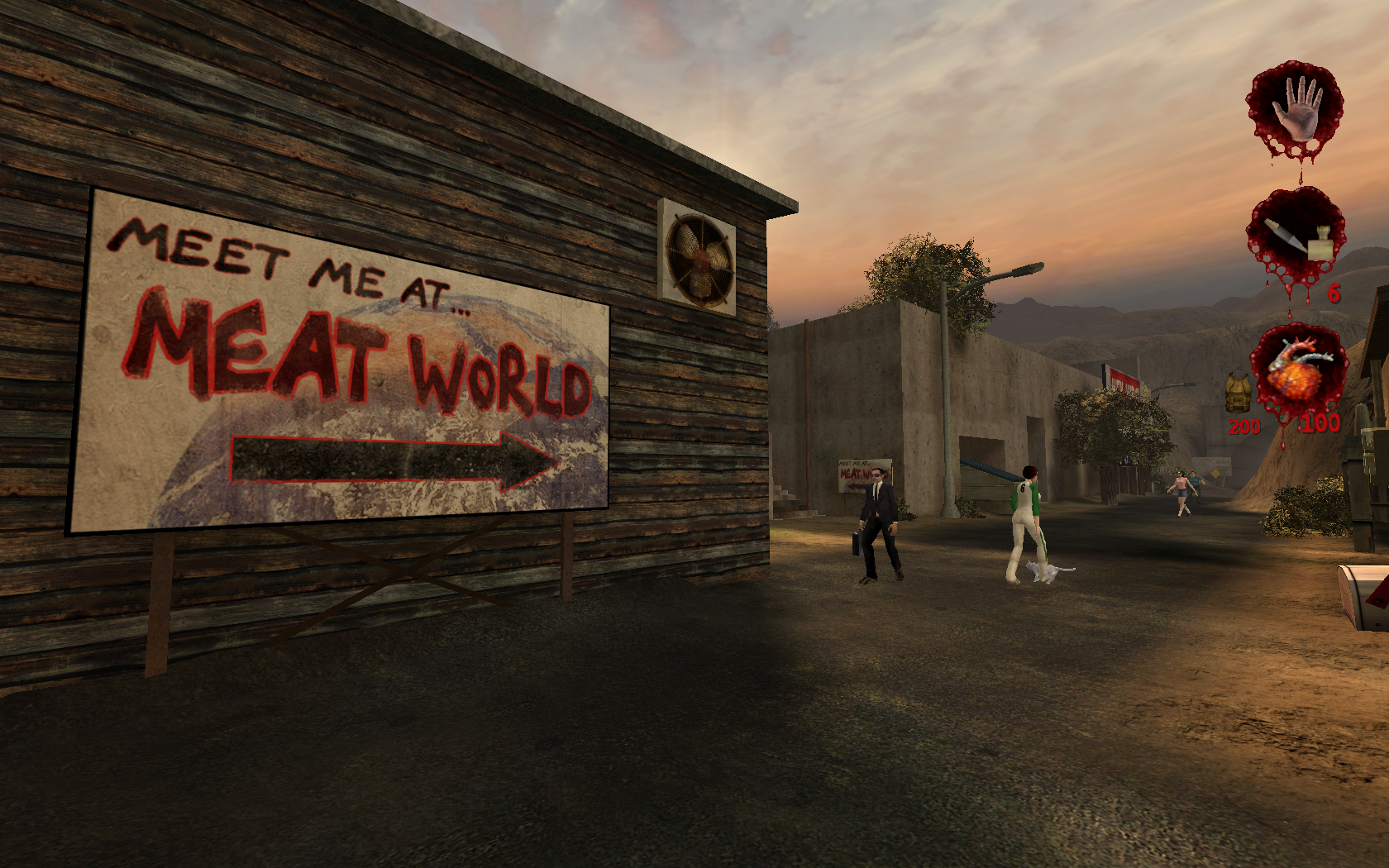Click the body armor vest icon
This screenshot has width=1389, height=868.
point(1239,391)
